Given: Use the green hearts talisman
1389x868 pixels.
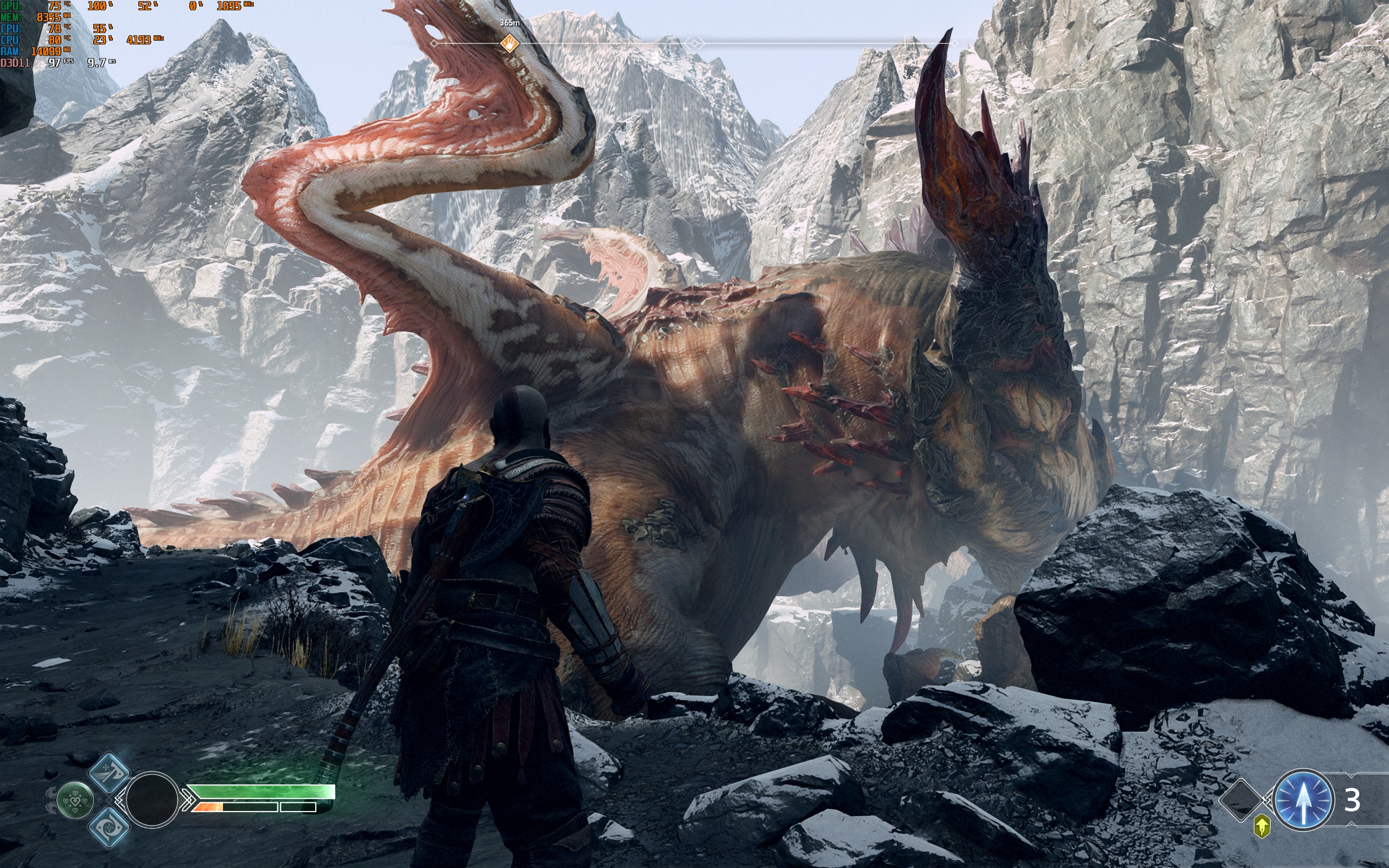Looking at the screenshot, I should pos(75,800).
